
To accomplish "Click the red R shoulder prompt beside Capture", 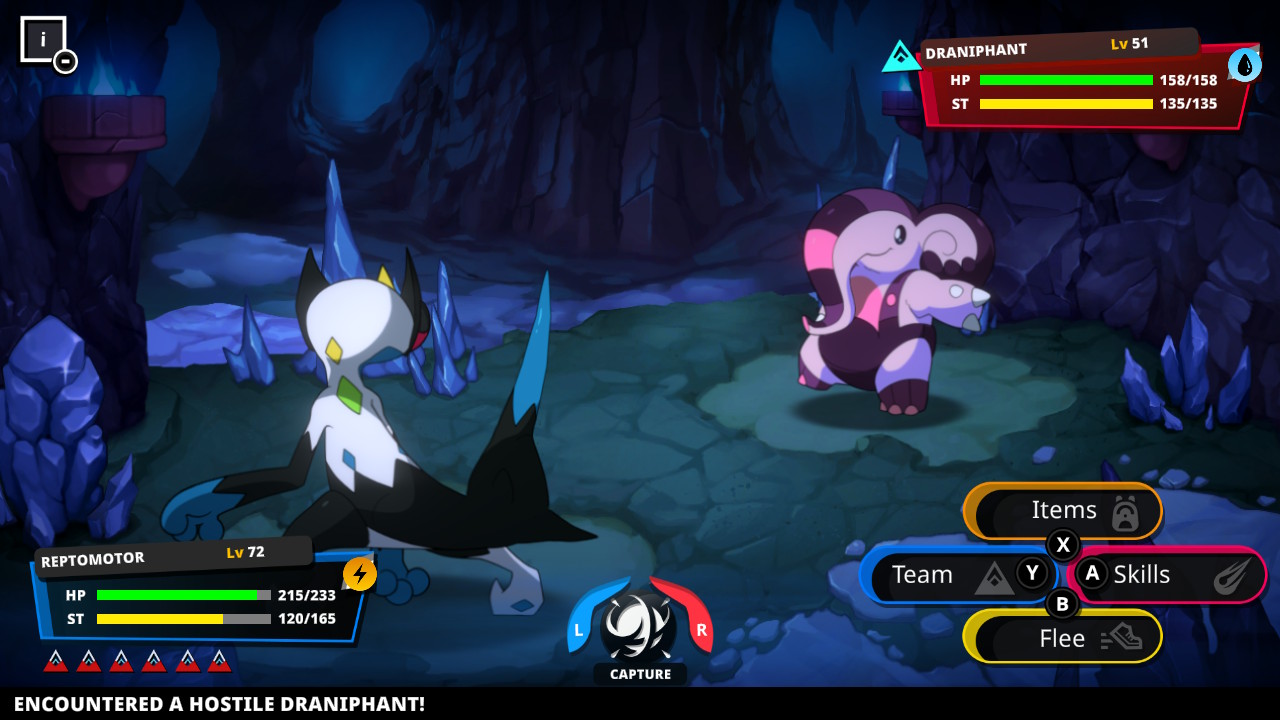I will 700,629.
